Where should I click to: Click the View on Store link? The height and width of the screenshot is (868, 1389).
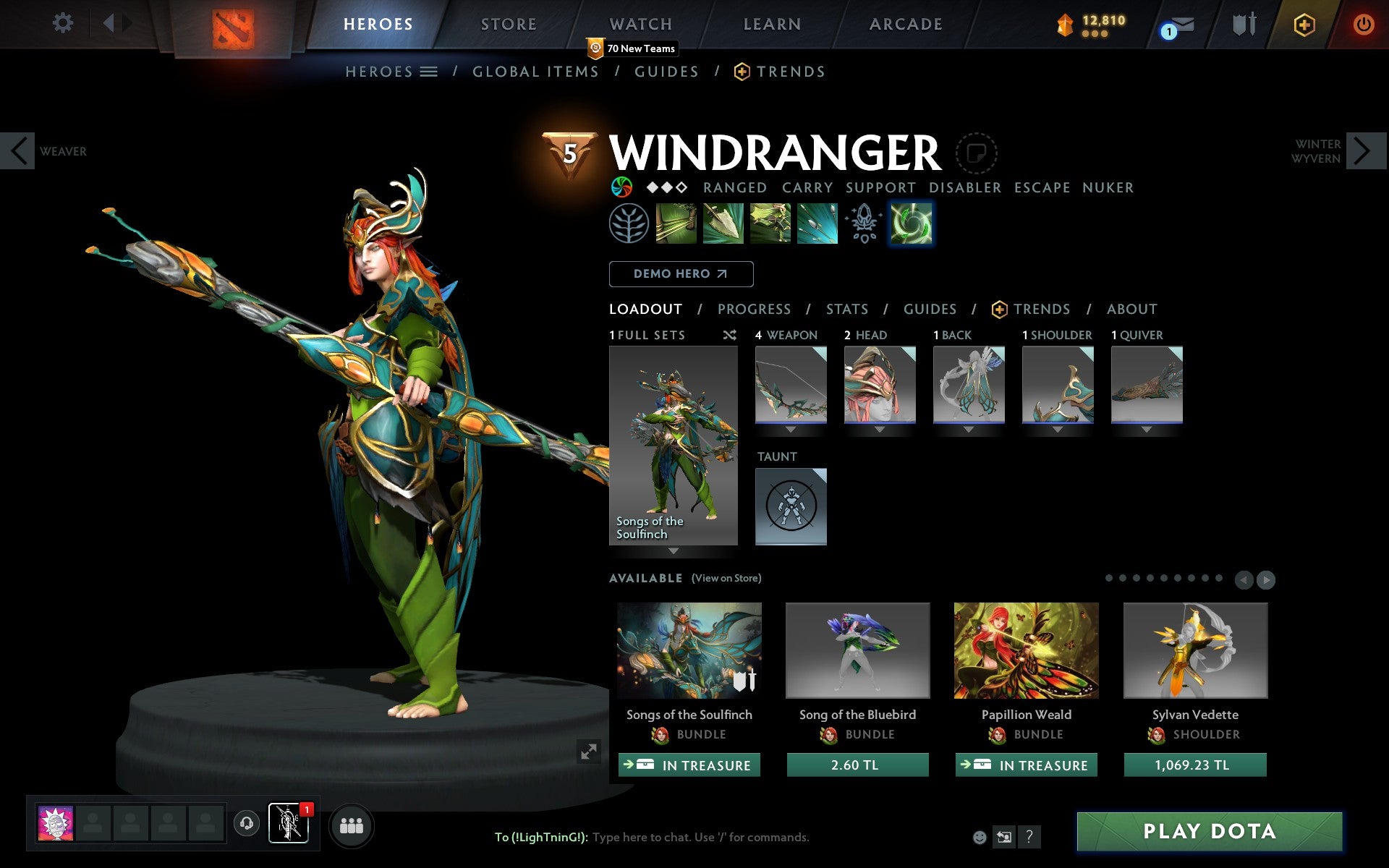pos(726,578)
